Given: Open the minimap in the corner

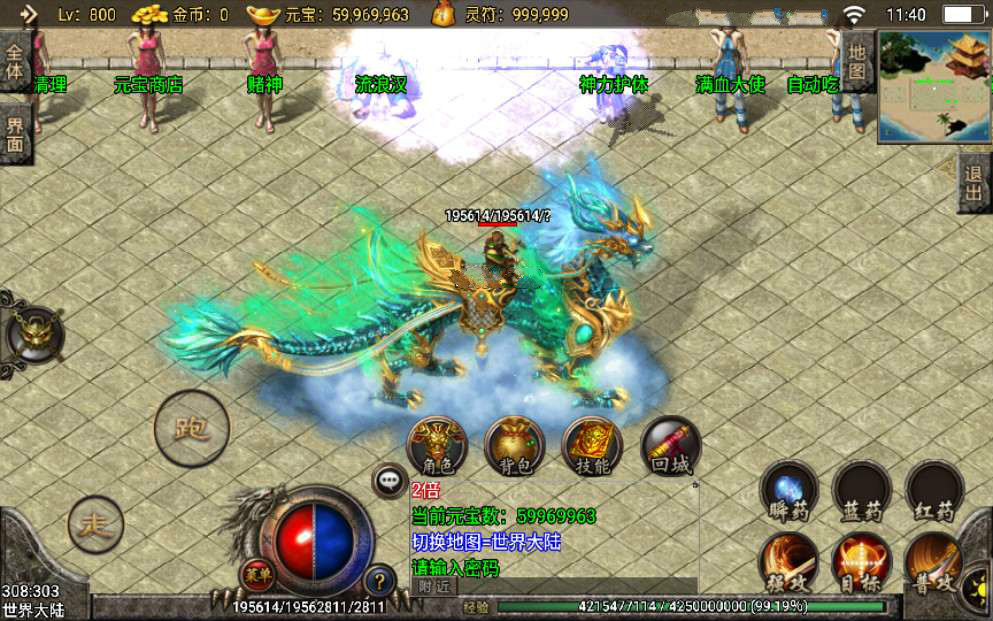Looking at the screenshot, I should (x=934, y=86).
